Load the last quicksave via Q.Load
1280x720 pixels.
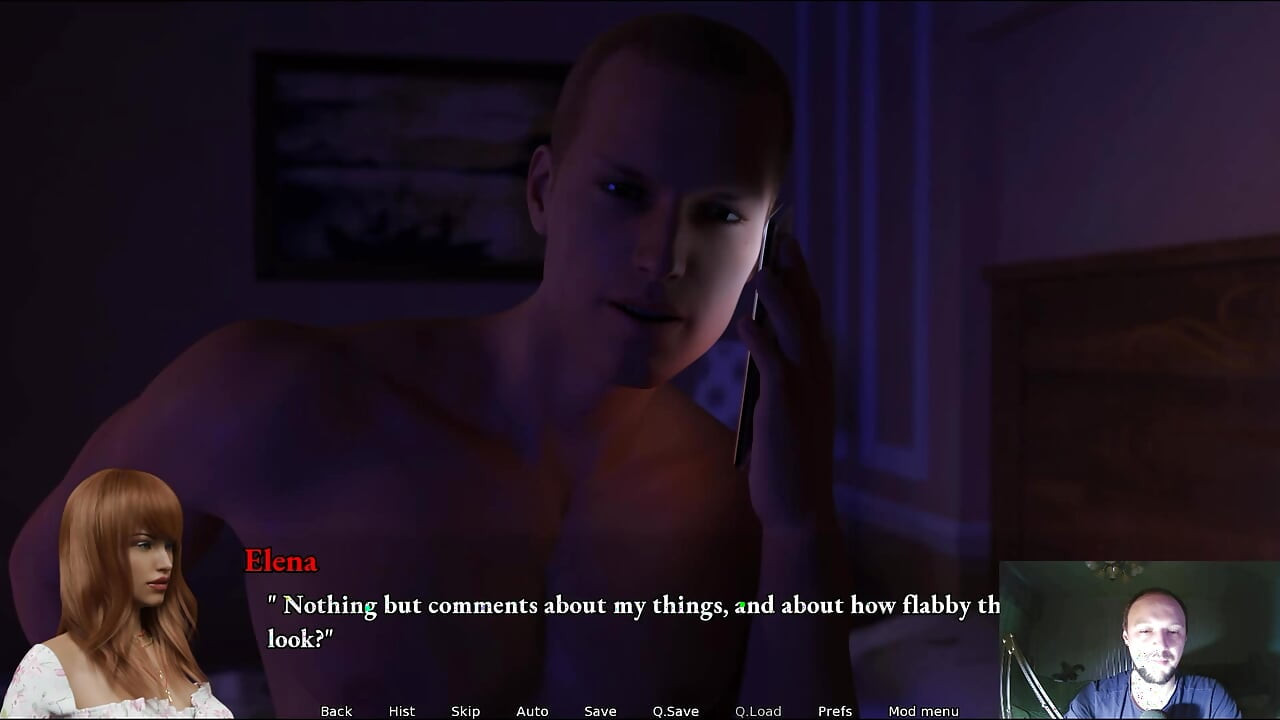tap(757, 711)
